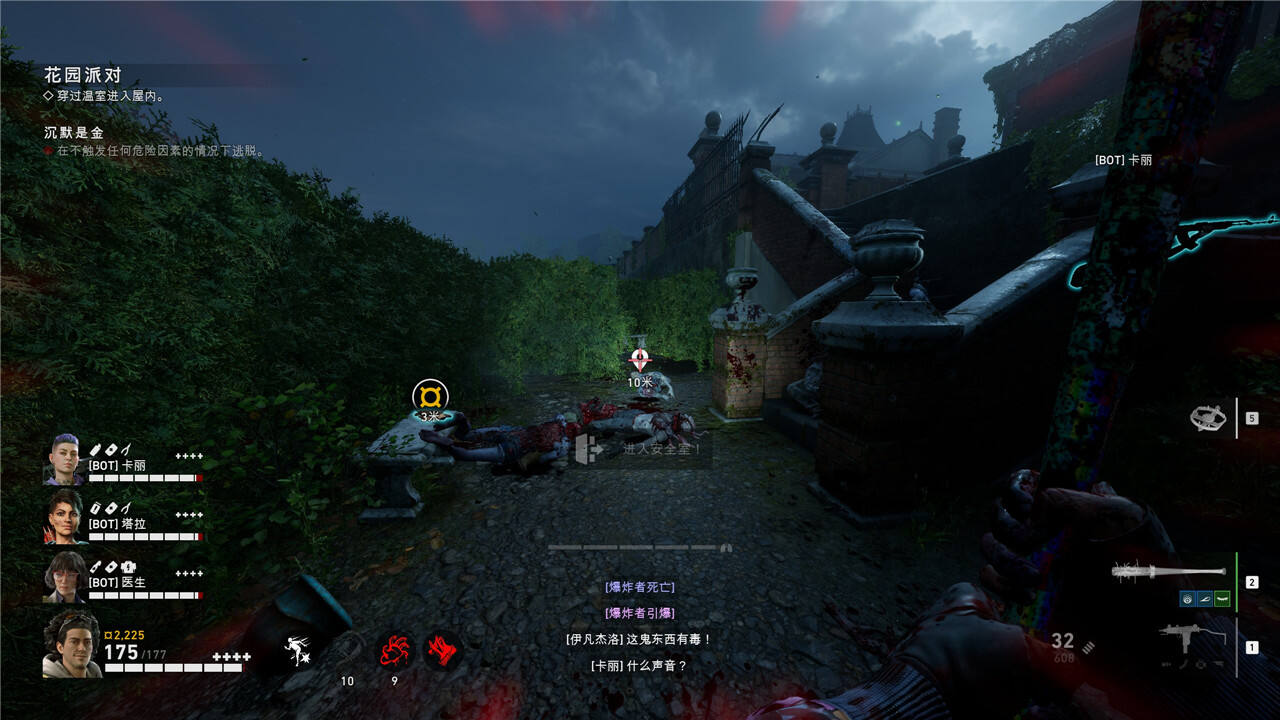
Task: Click bot 塔拉's teammate portrait
Action: tap(63, 517)
